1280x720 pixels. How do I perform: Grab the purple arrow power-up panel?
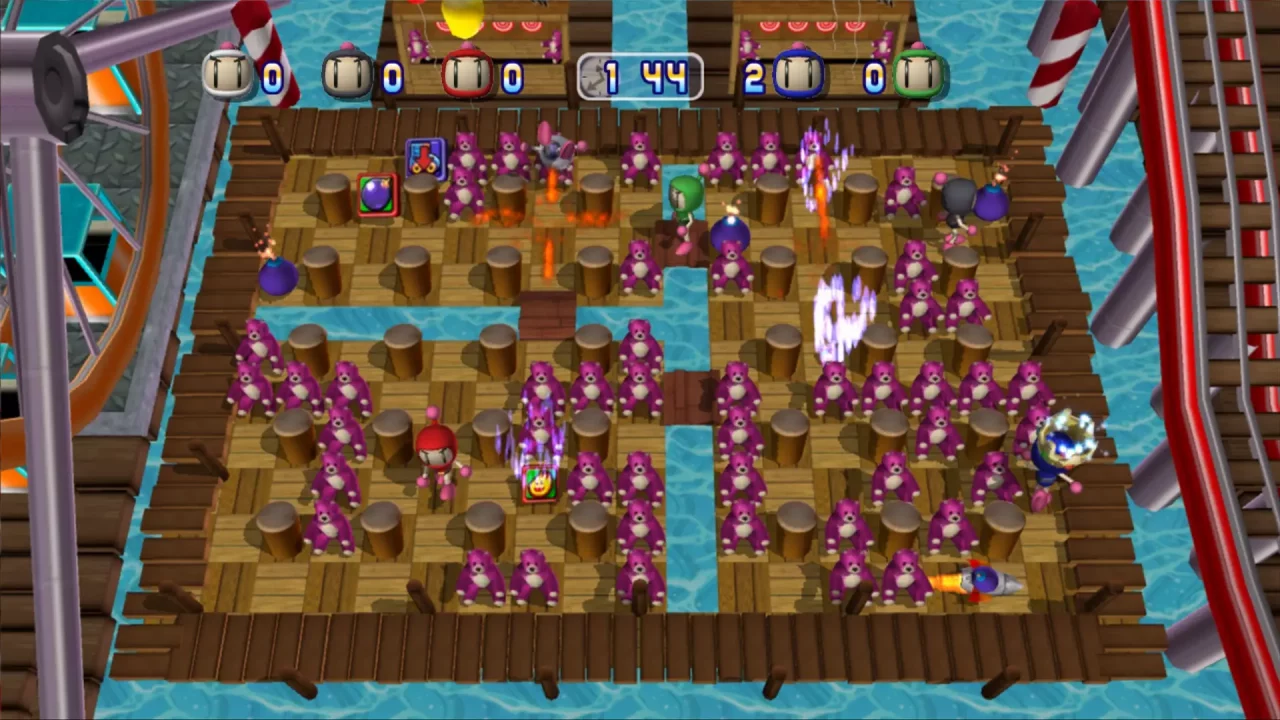point(424,155)
